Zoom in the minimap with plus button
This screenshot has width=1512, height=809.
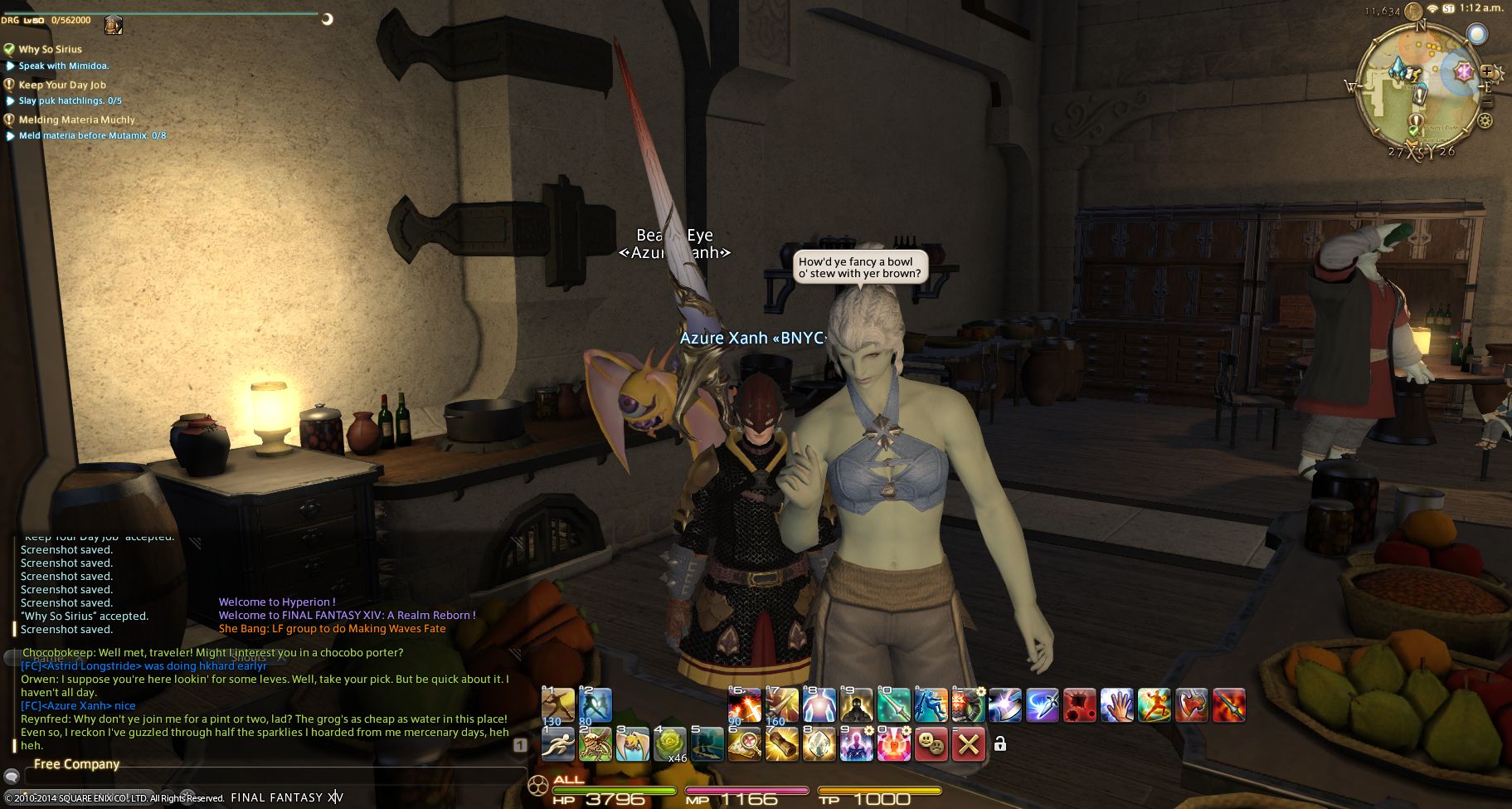point(1487,71)
